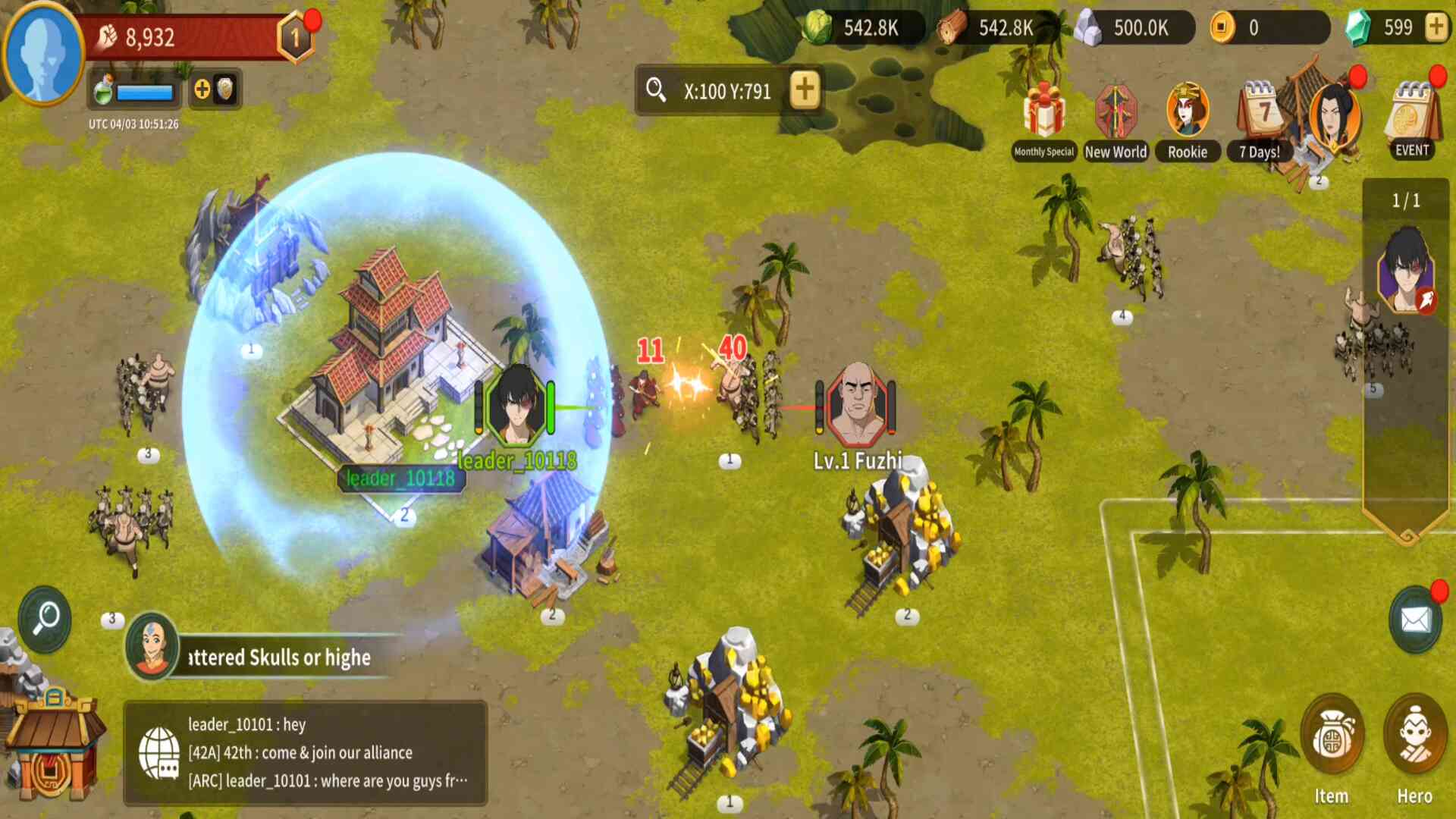Open the Hero menu
1456x819 pixels.
(1414, 747)
